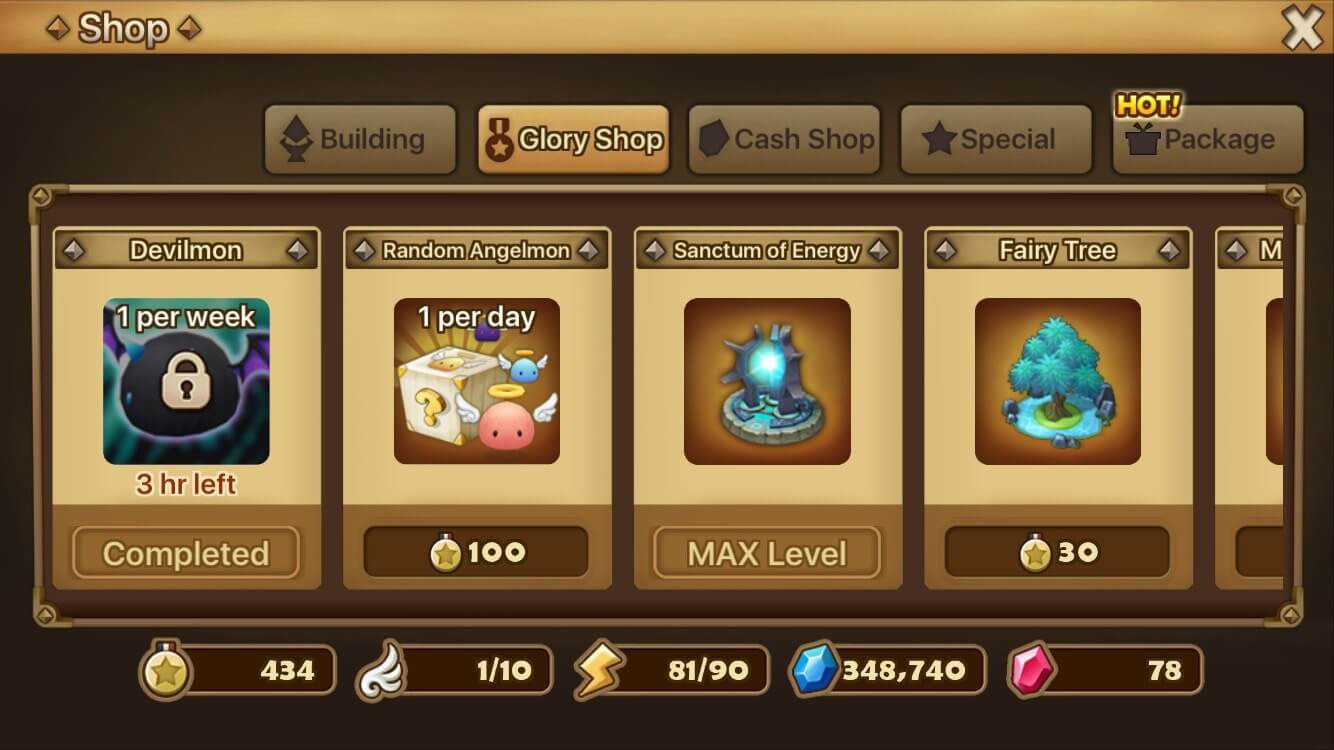The image size is (1334, 750).
Task: Click the Random Angelmon mystery box icon
Action: point(476,381)
